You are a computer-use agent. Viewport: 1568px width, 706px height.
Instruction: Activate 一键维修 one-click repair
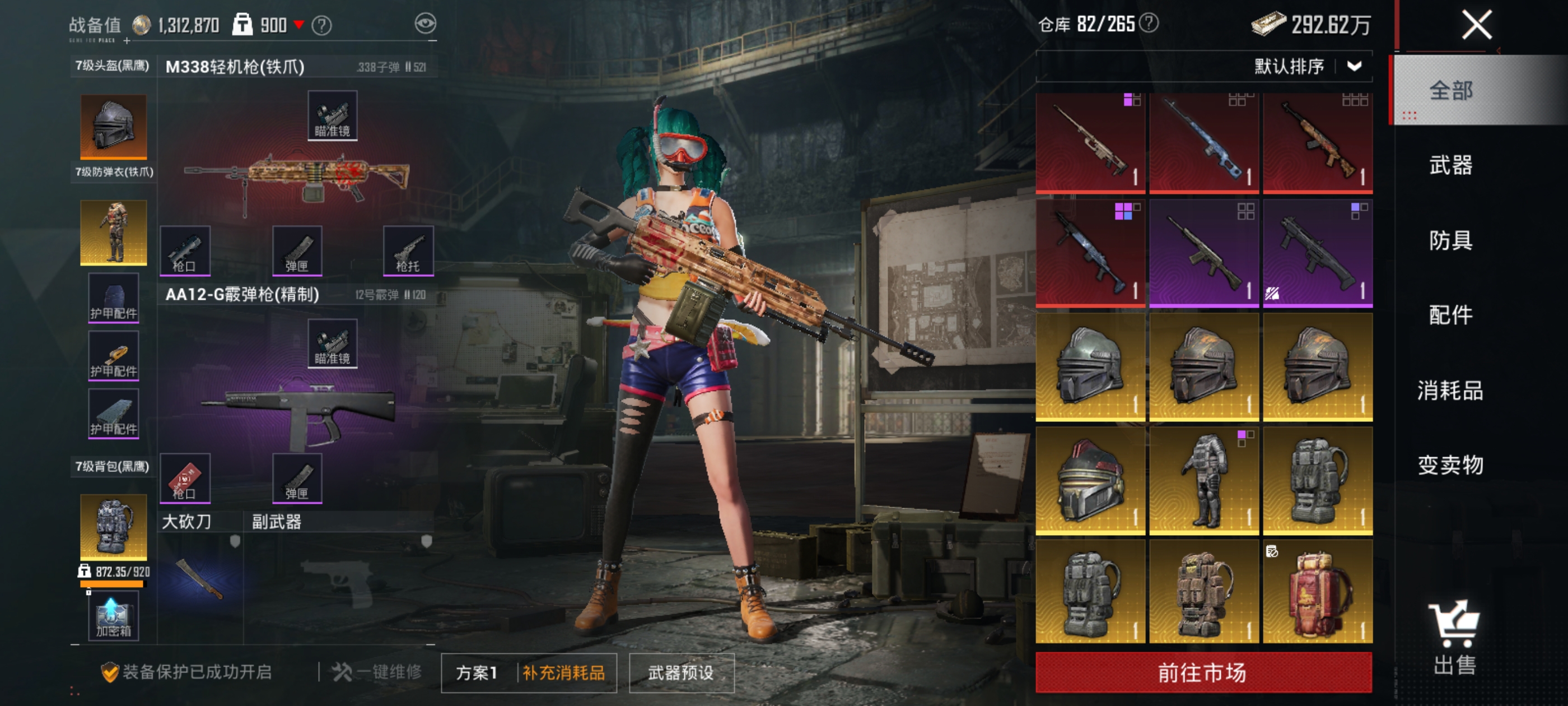click(x=377, y=672)
